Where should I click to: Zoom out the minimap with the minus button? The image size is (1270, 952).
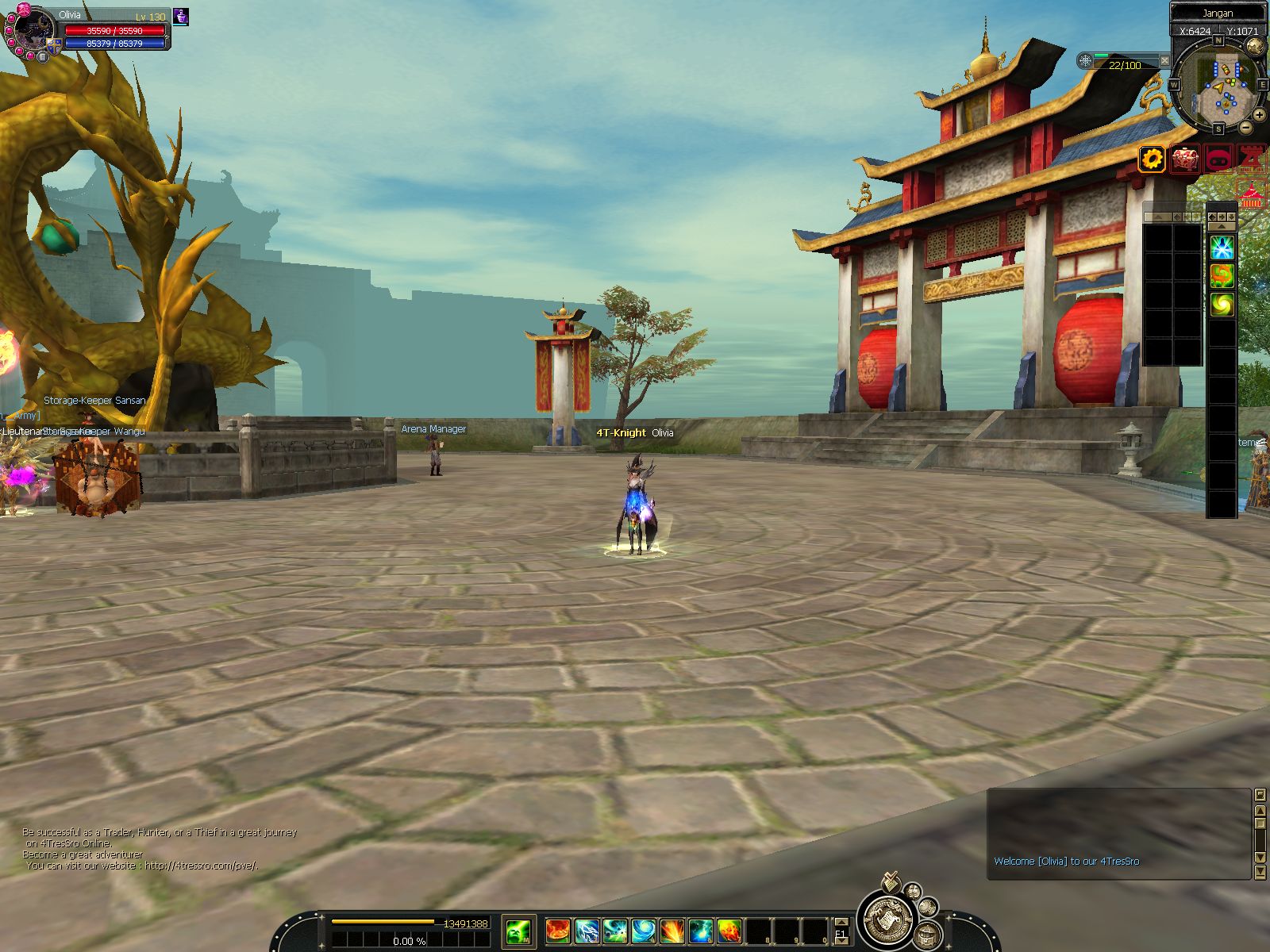(x=1245, y=127)
